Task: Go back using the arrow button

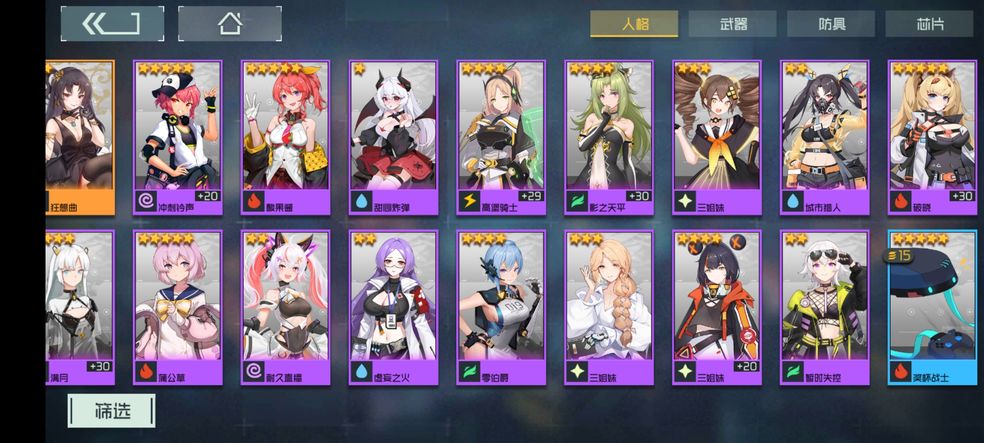Action: click(111, 24)
